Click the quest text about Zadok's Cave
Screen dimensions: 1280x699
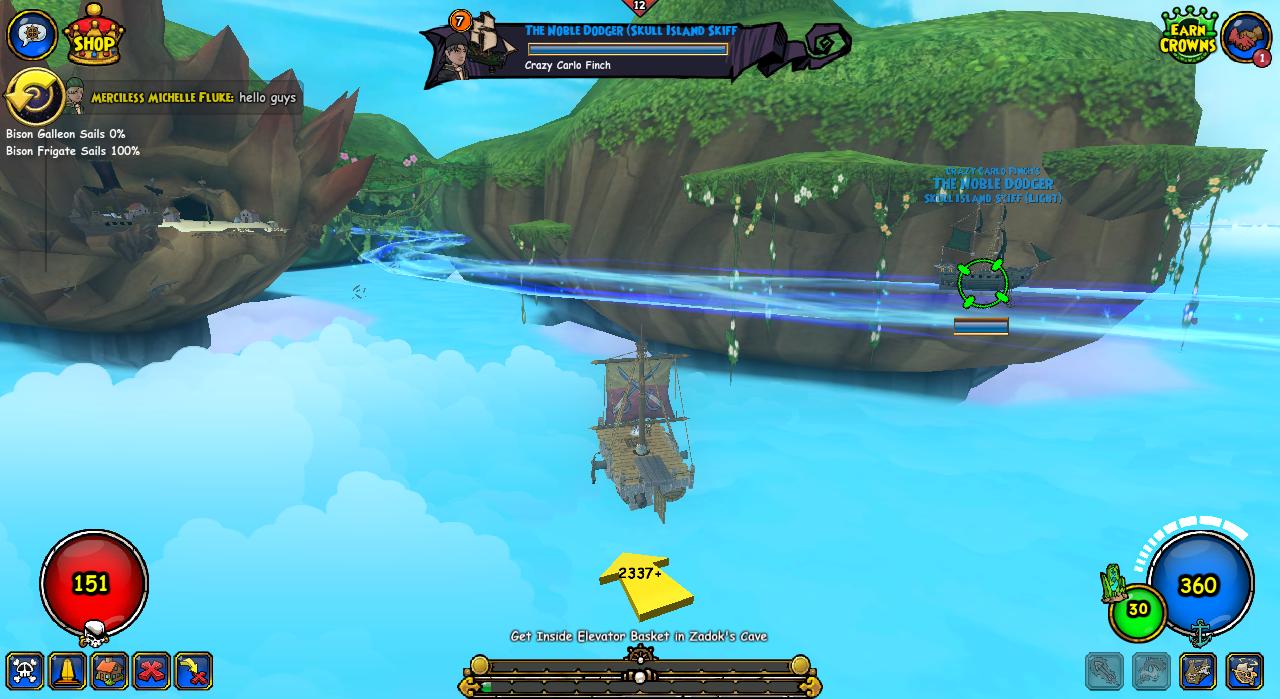[x=639, y=636]
